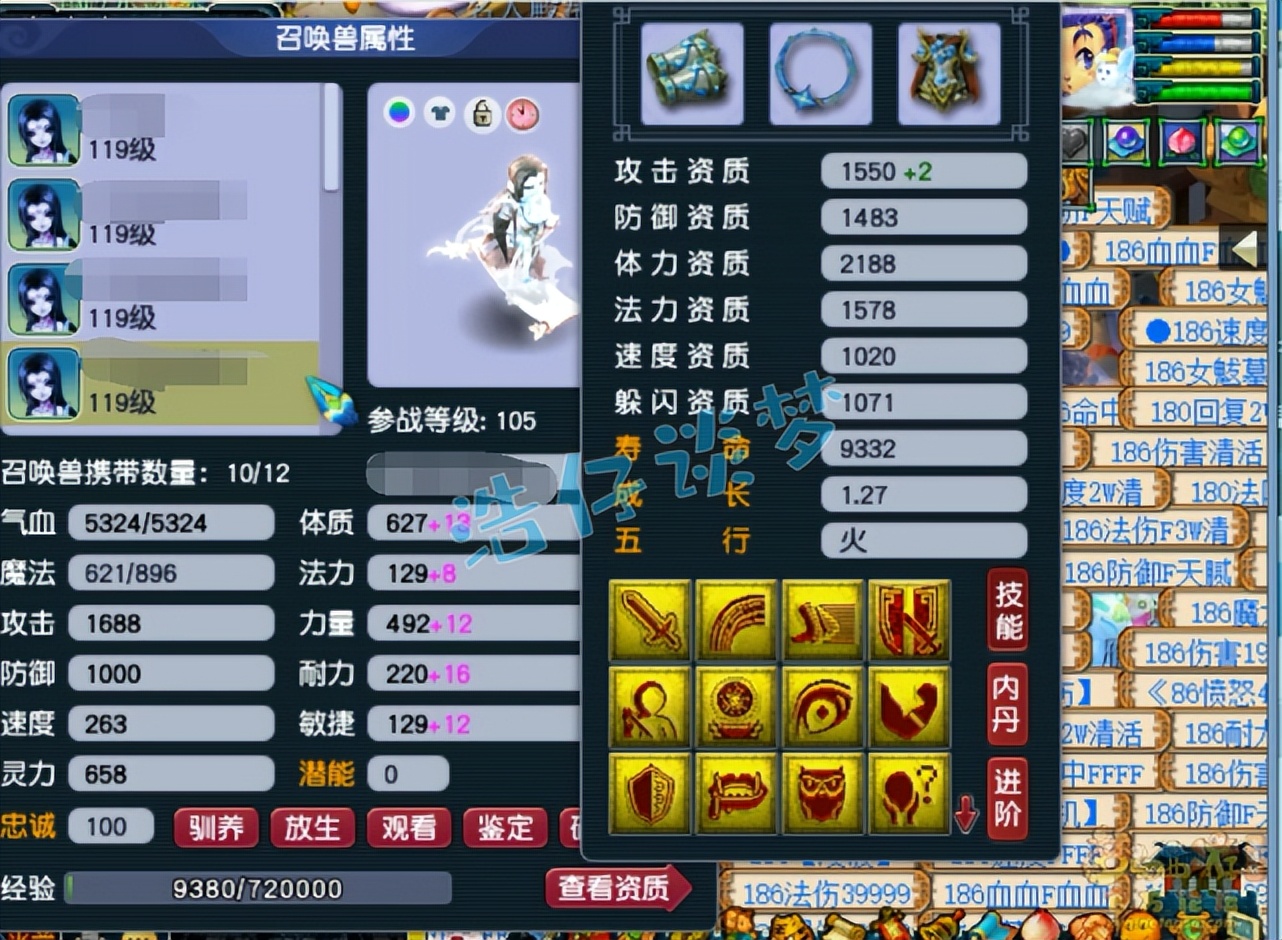The image size is (1282, 940).
Task: Switch to the 内丹 tab
Action: [x=1007, y=709]
